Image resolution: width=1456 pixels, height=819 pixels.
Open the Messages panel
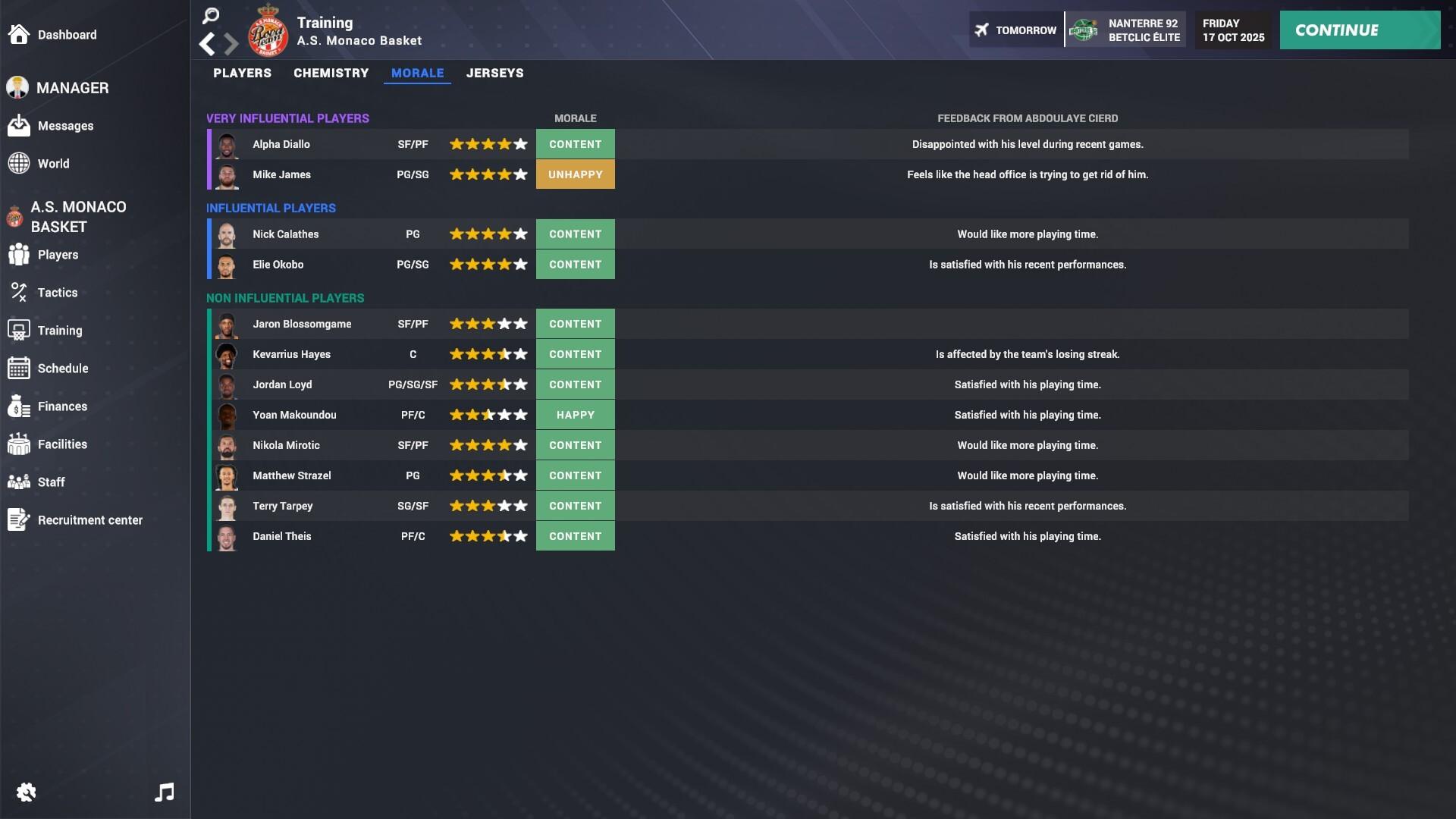(x=66, y=126)
